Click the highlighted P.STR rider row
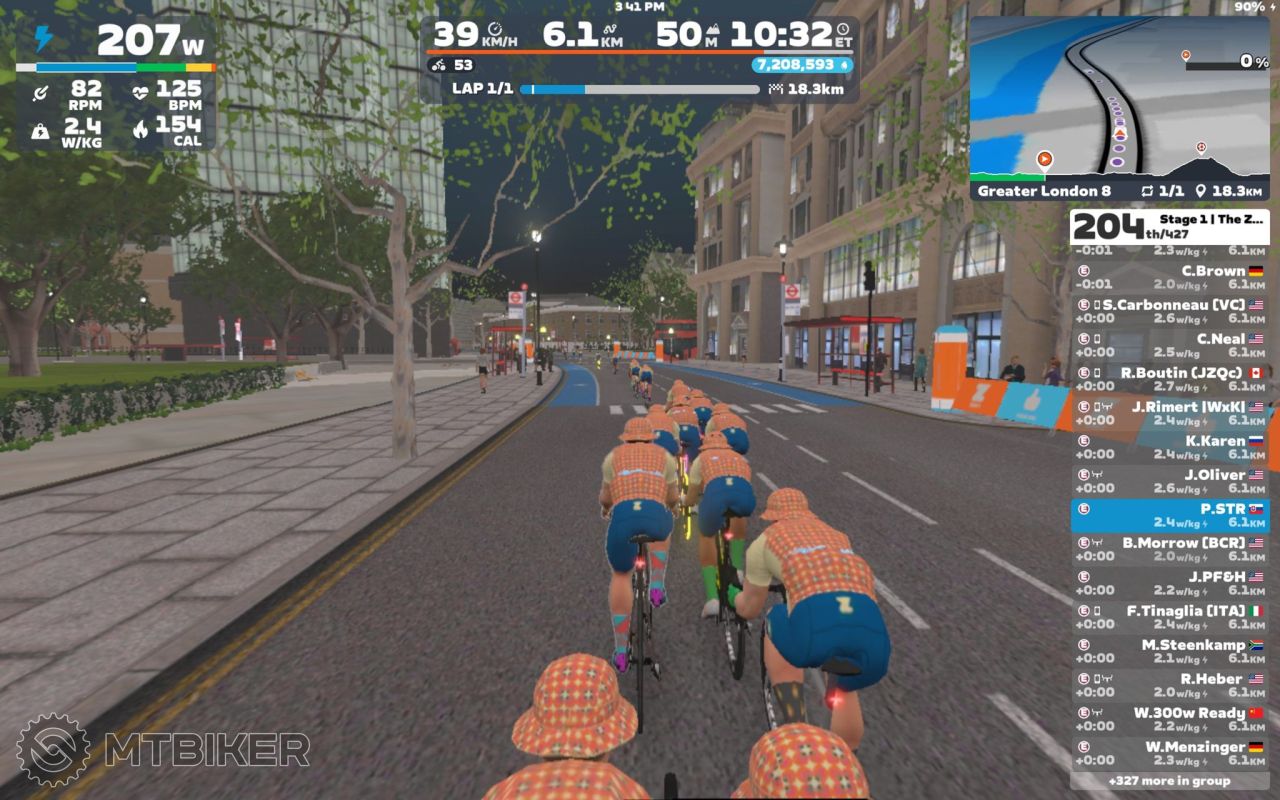 click(1170, 515)
